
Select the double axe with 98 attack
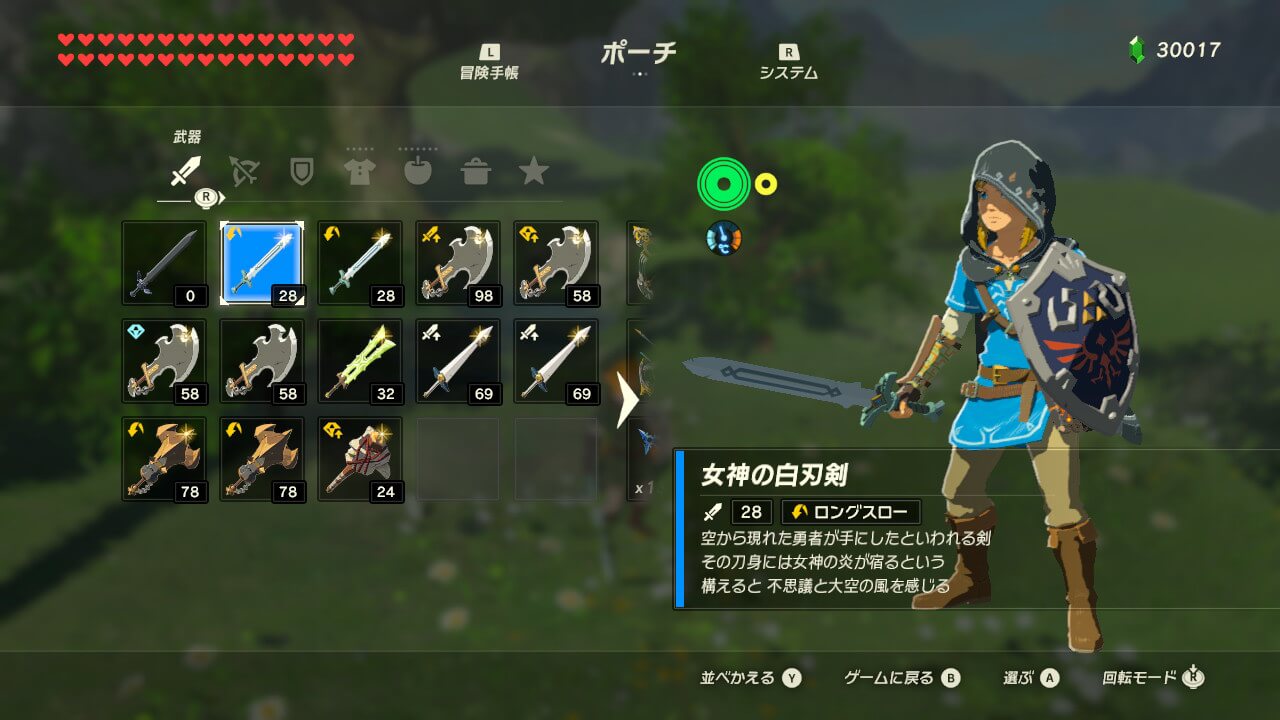point(458,263)
